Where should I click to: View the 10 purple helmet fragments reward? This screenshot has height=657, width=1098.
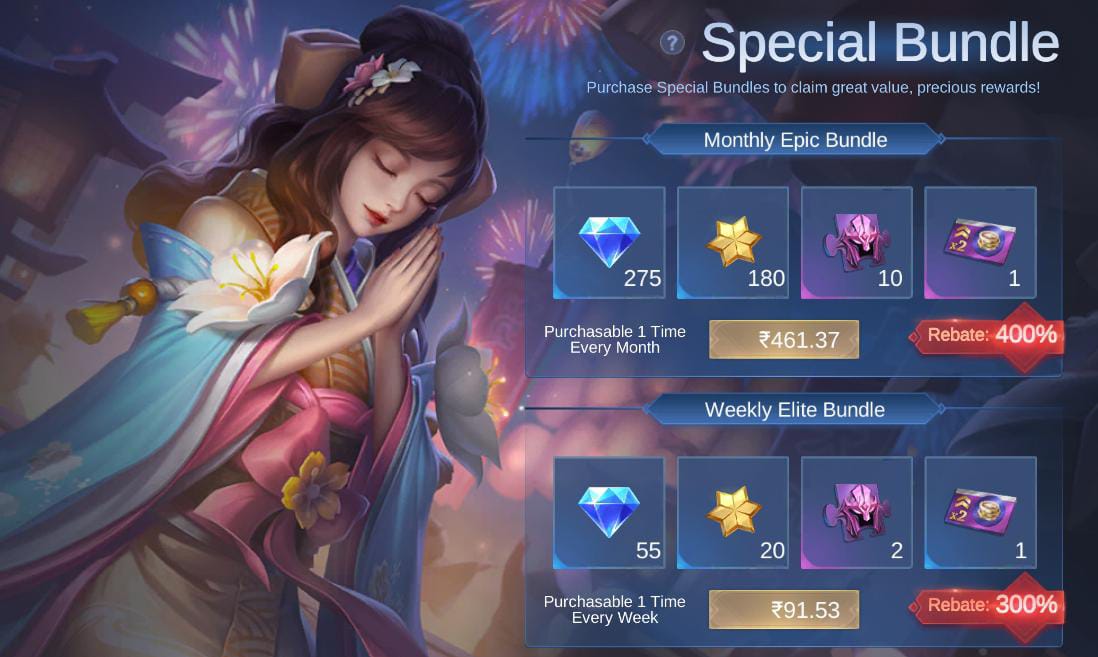(857, 242)
